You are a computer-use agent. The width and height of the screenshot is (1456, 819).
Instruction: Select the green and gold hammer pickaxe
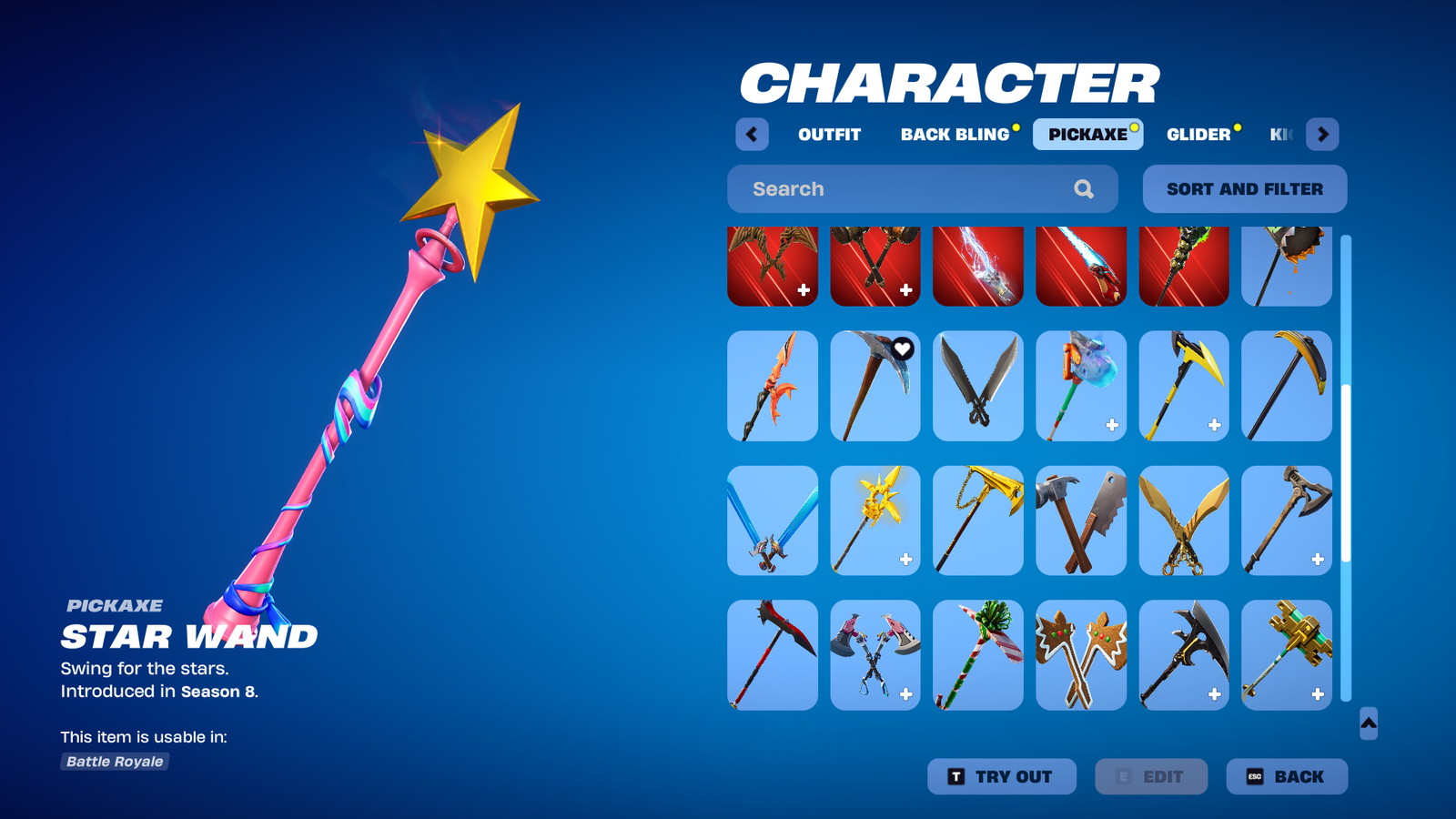tap(1287, 655)
